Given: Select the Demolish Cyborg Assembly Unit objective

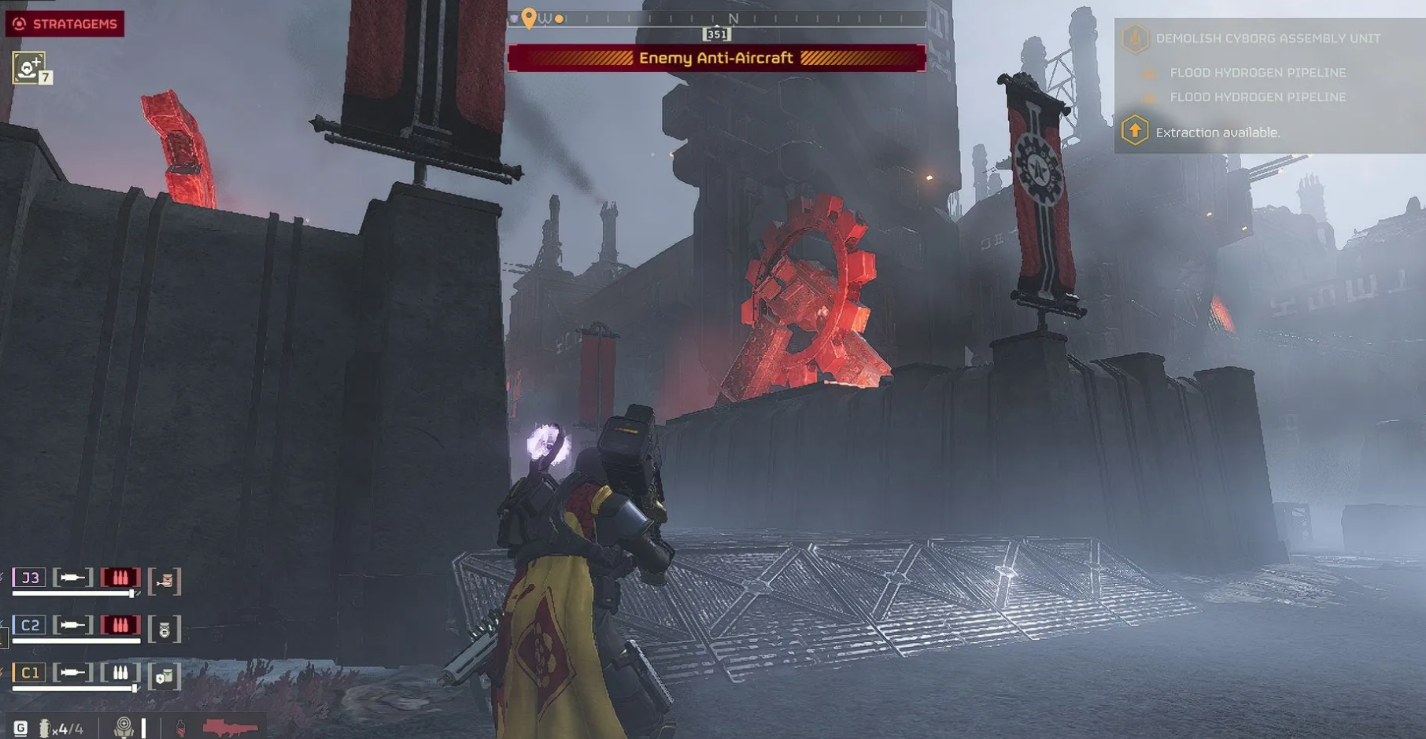Looking at the screenshot, I should pyautogui.click(x=1267, y=39).
